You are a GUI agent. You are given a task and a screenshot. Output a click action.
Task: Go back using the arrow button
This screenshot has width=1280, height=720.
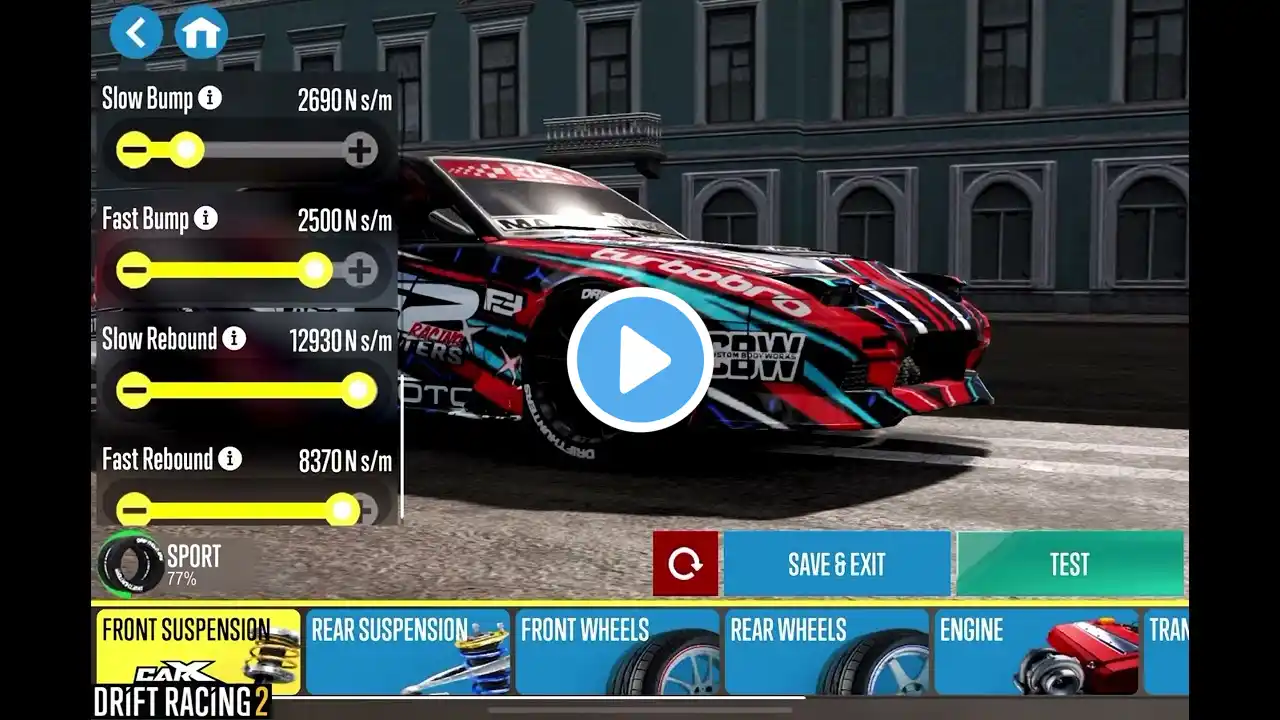(136, 32)
